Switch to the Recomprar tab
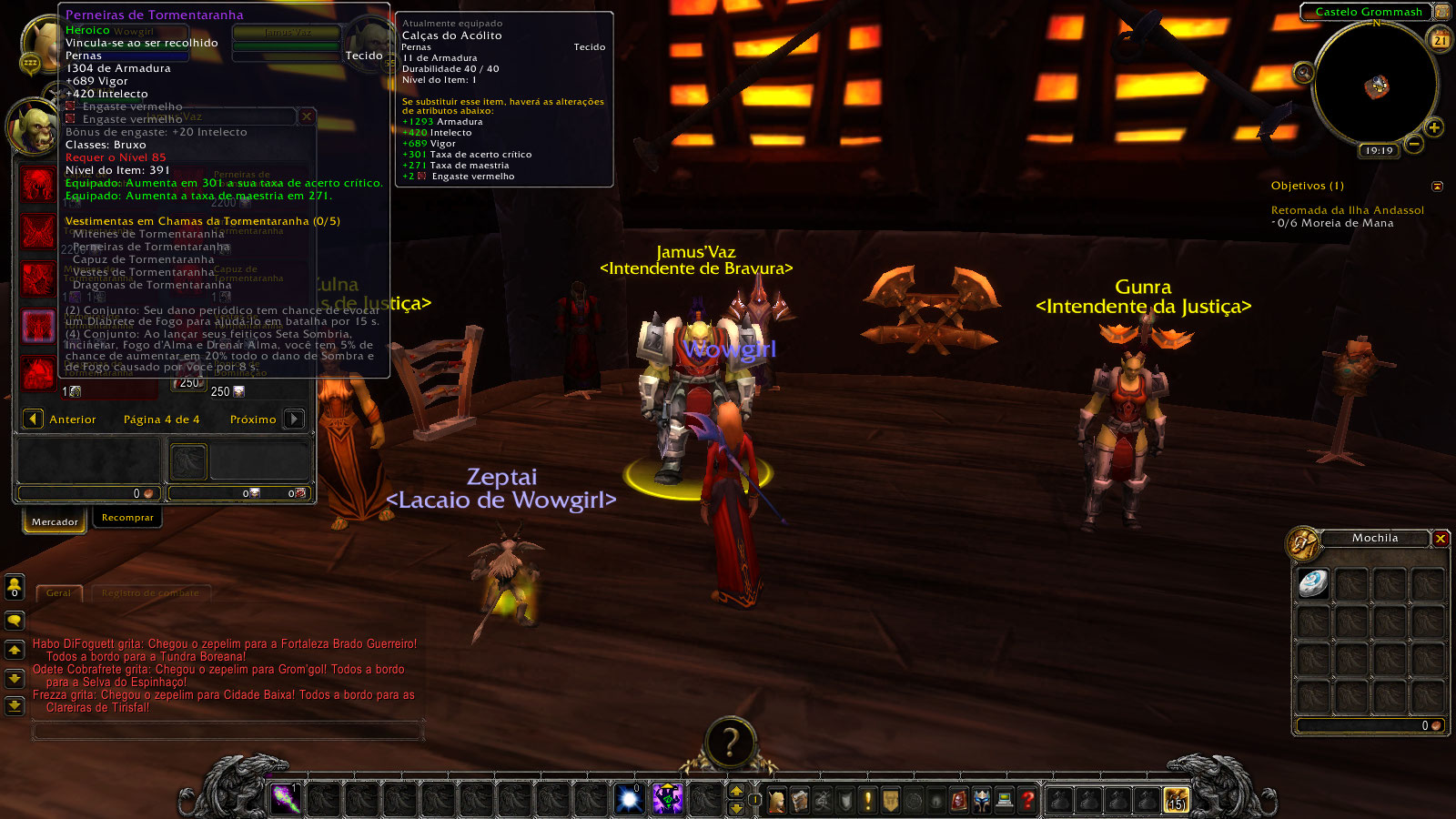Screen dimensions: 1456x819 (x=127, y=518)
